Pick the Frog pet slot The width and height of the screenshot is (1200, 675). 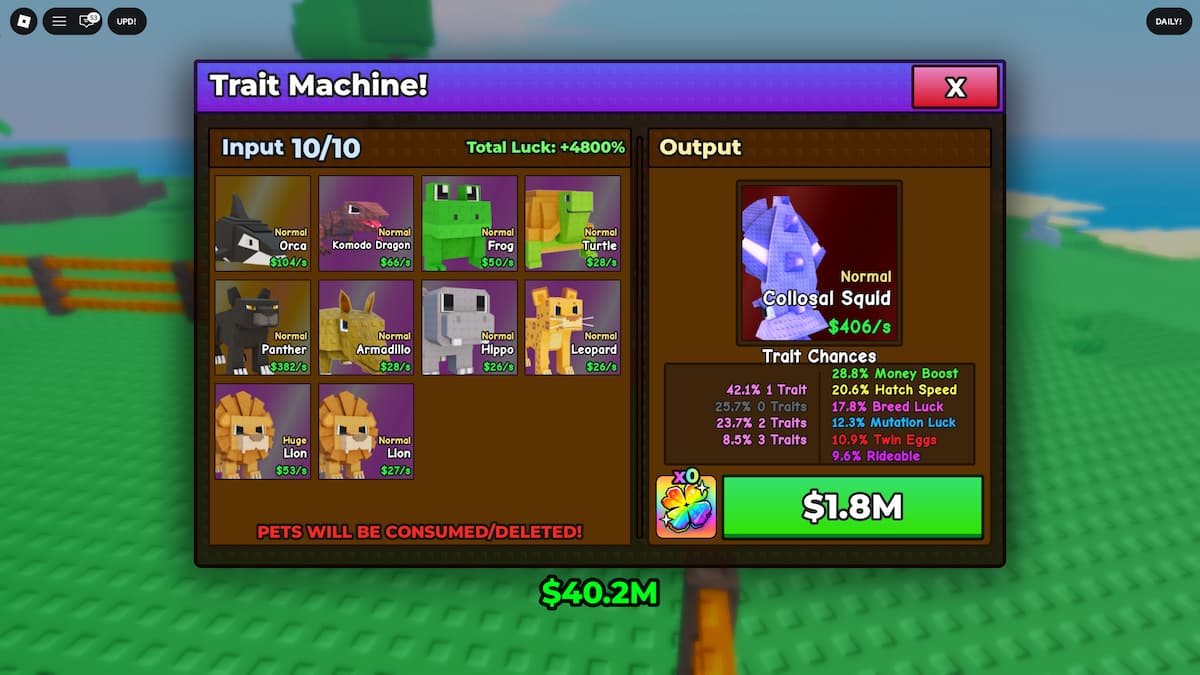[470, 223]
